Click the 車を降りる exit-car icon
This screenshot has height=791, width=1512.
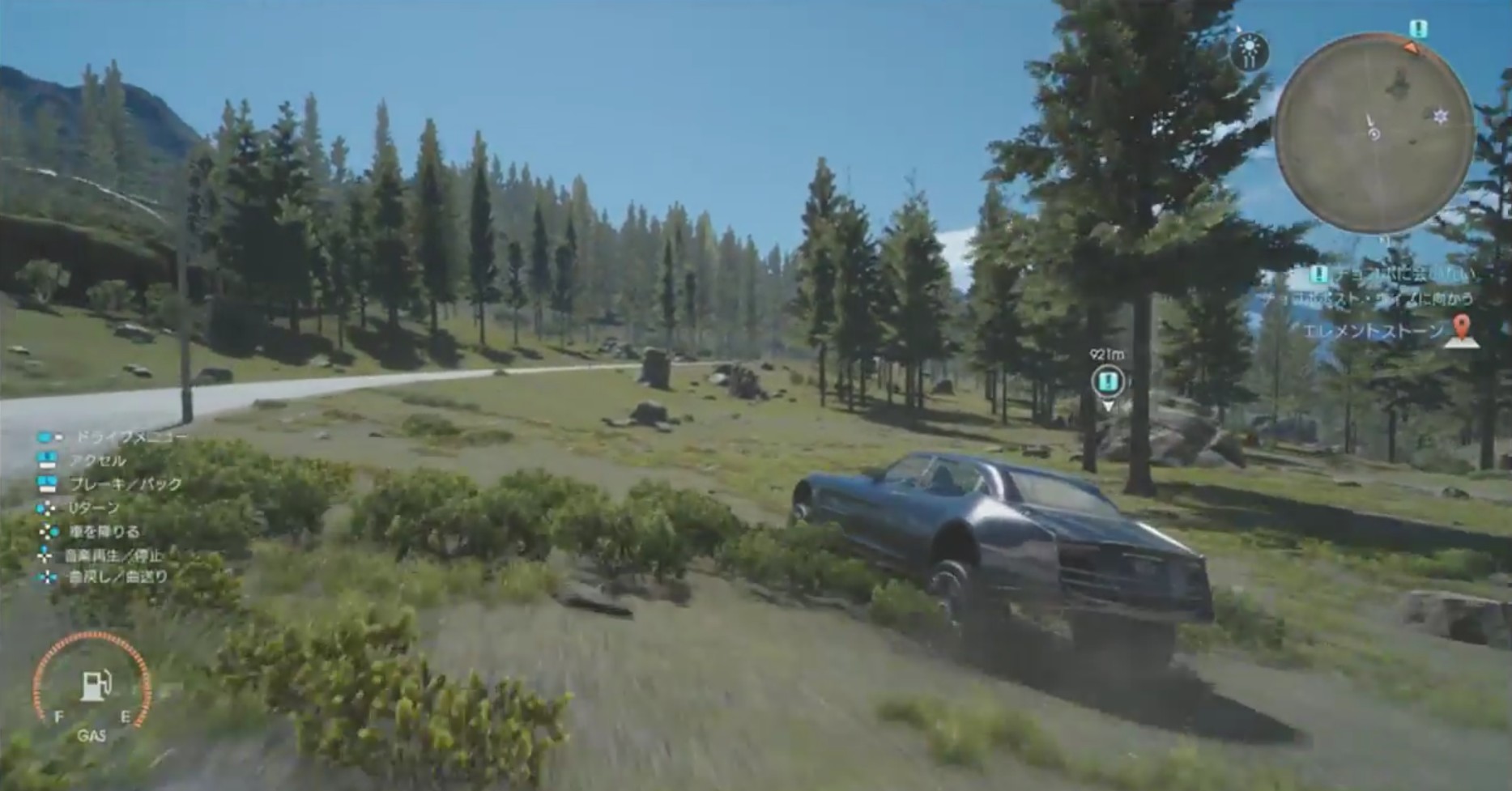point(47,532)
